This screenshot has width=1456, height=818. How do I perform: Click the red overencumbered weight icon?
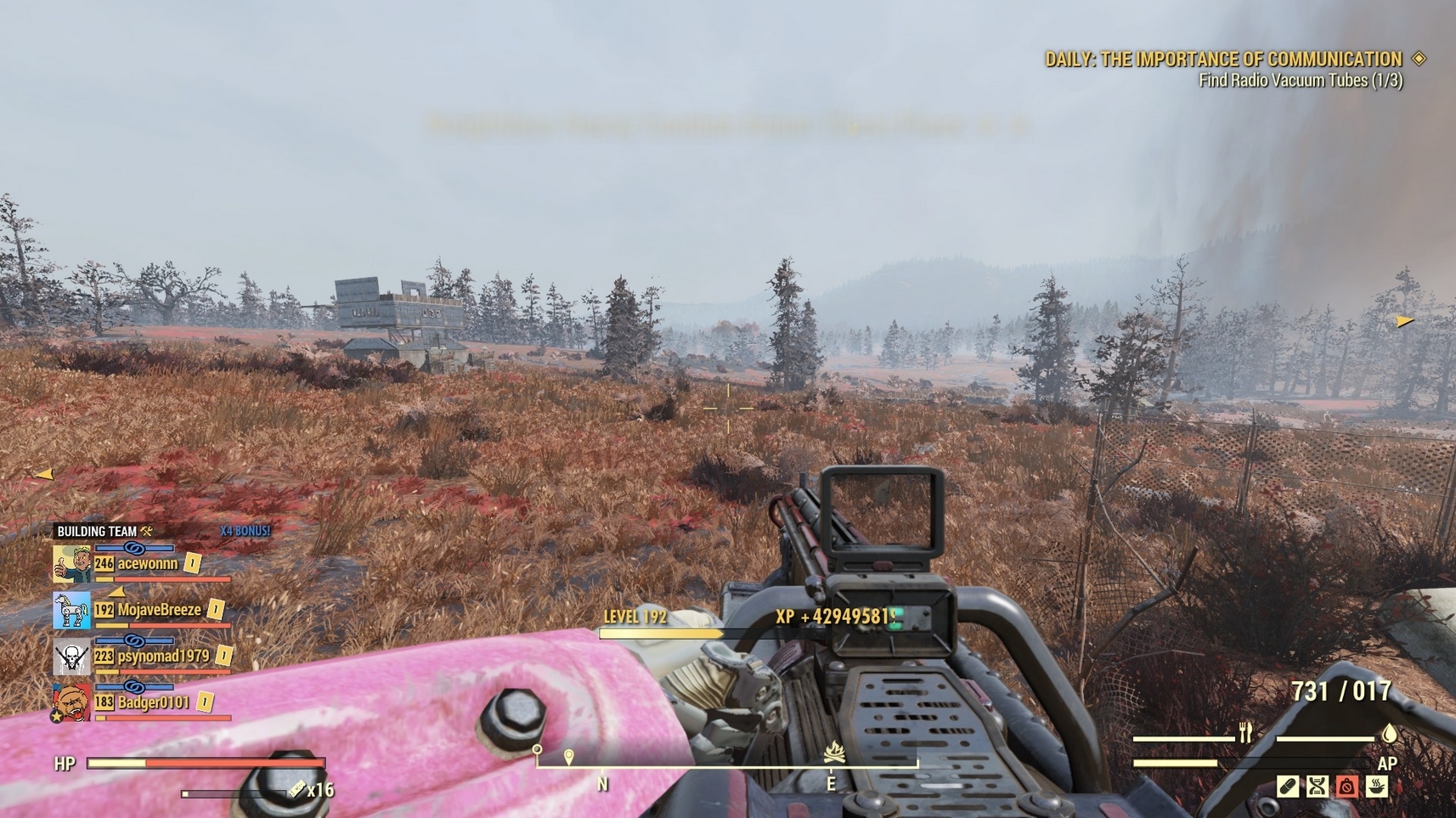[x=1346, y=787]
